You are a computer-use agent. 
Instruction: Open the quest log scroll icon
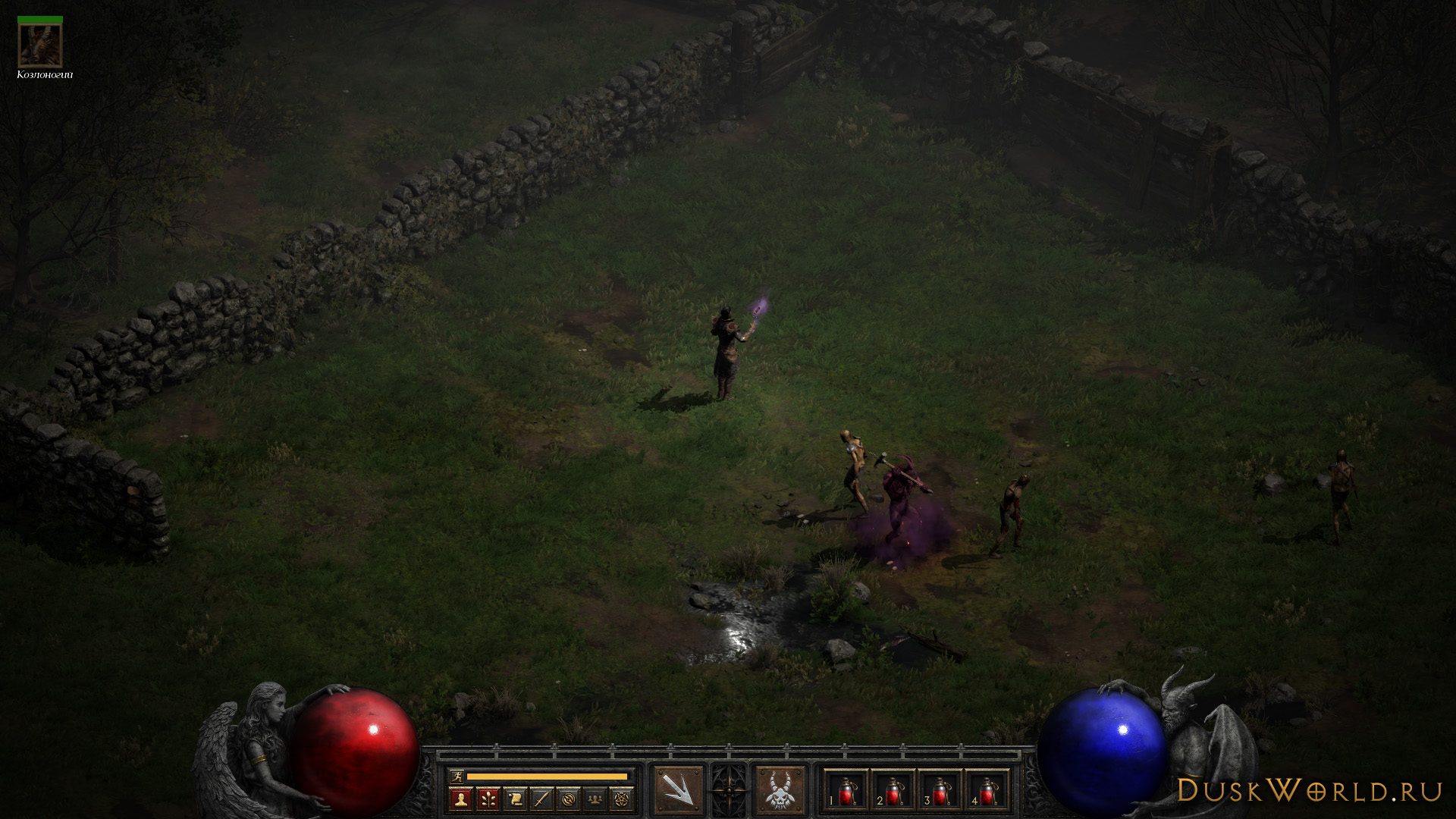point(515,799)
